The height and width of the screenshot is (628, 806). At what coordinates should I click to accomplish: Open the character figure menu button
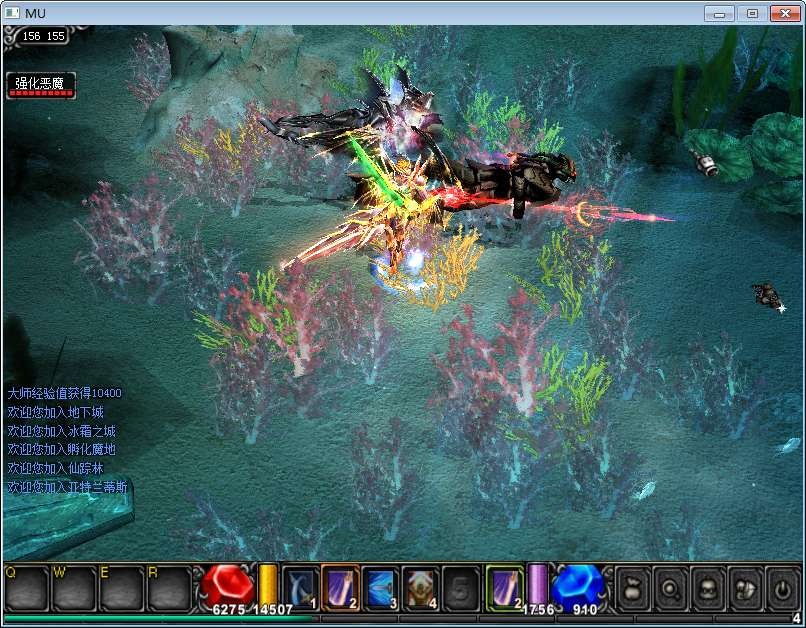[x=706, y=588]
